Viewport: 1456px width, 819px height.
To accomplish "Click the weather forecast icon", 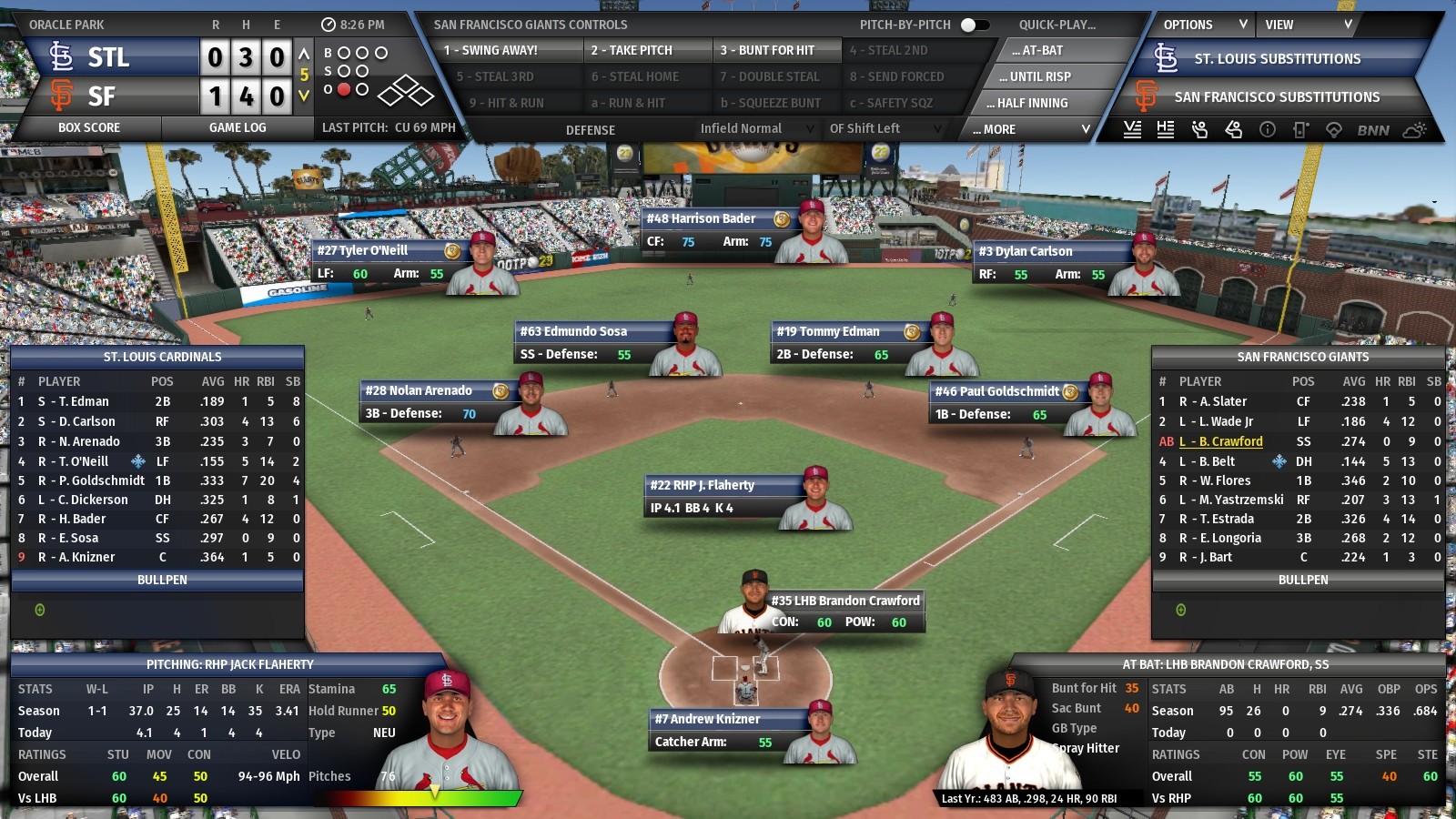I will (x=1413, y=130).
